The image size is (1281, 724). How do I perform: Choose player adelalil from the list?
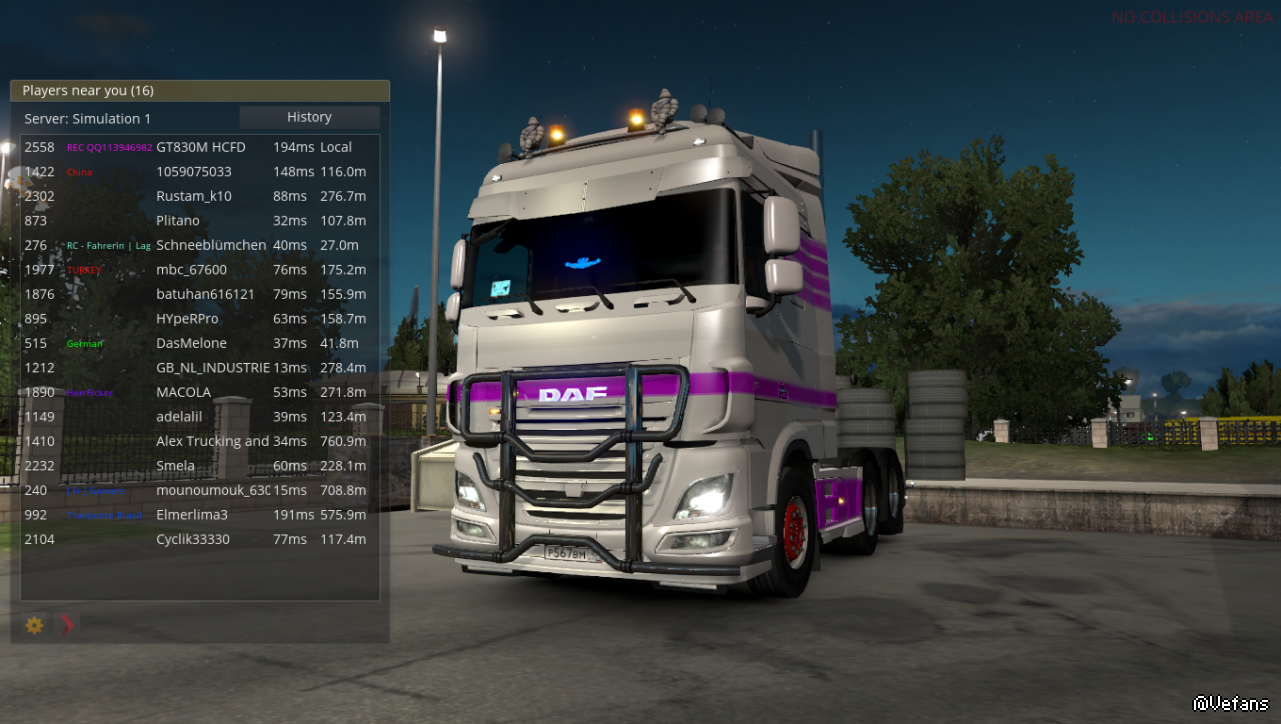(180, 417)
